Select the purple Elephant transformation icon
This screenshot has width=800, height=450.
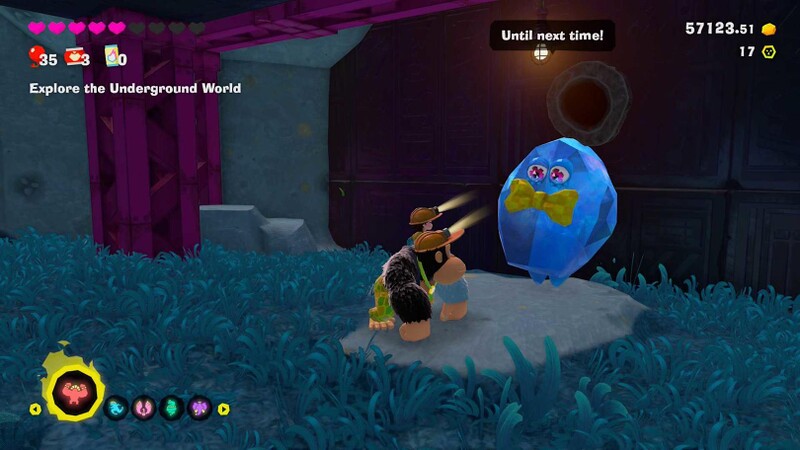198,407
